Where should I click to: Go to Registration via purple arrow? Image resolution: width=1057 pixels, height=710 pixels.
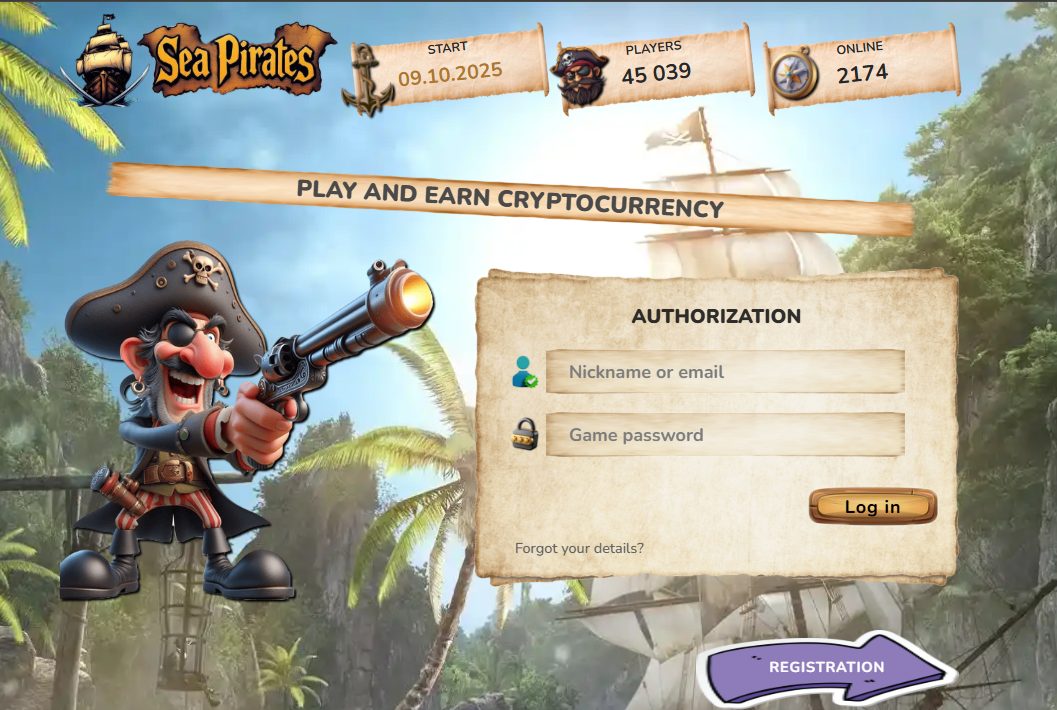point(826,667)
